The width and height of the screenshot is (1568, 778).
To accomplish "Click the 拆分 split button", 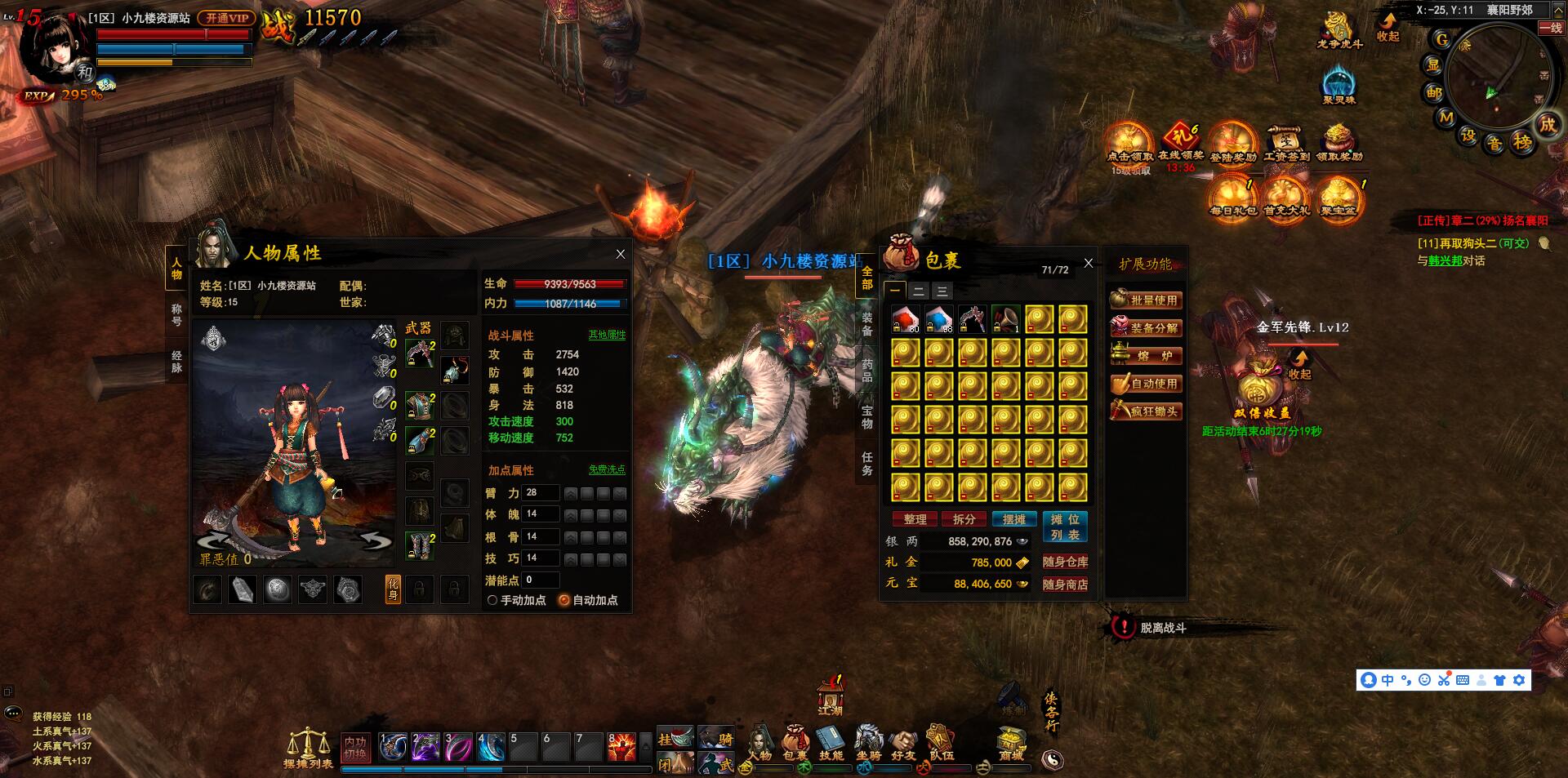I will tap(964, 519).
